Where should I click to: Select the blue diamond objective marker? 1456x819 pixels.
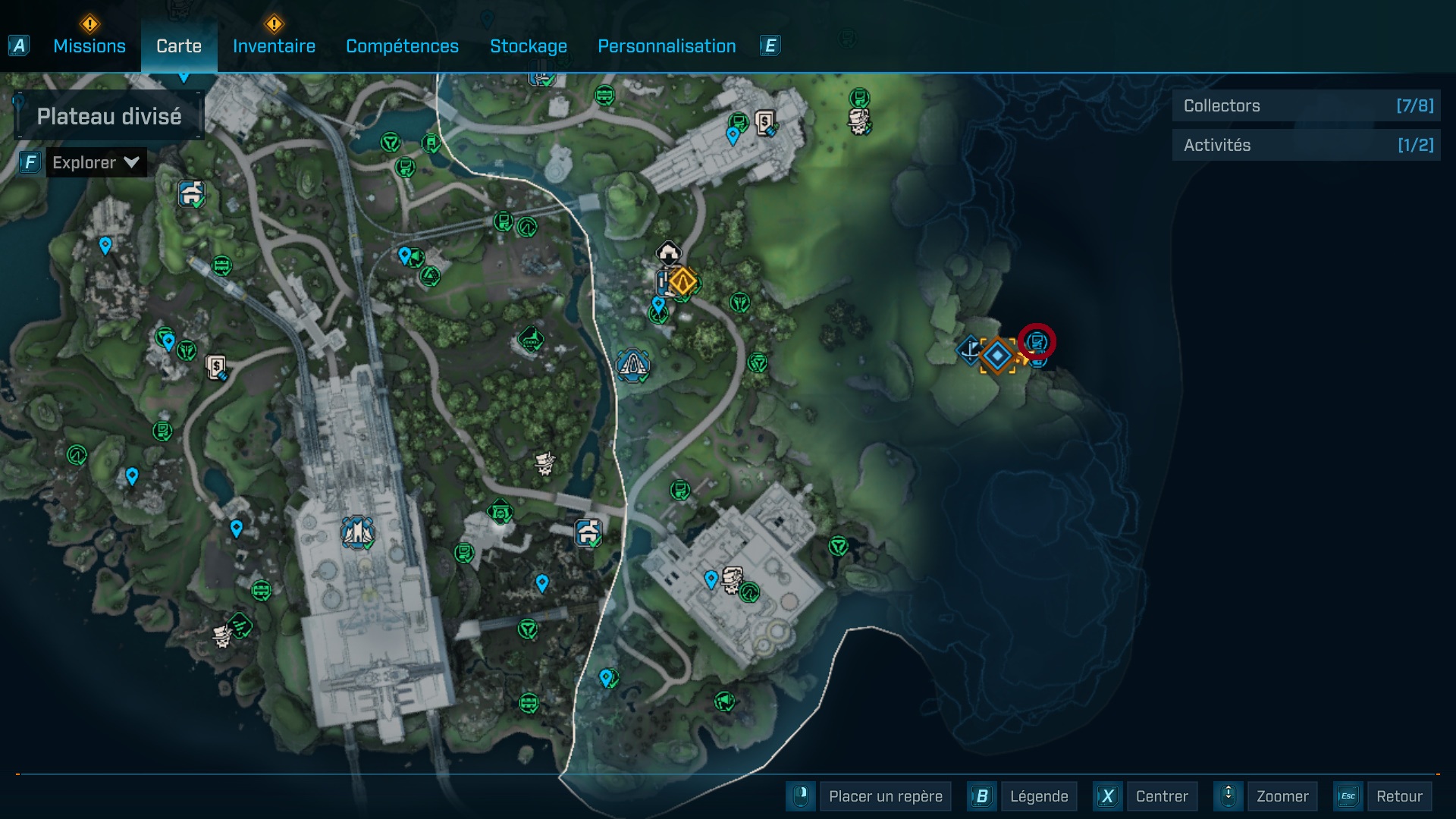coord(997,356)
